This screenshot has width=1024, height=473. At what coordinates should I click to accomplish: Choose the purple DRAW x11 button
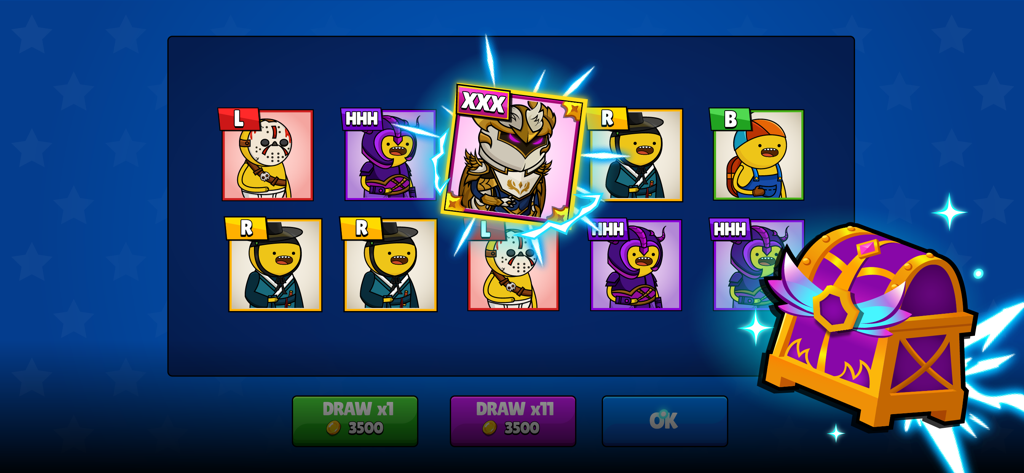coord(512,420)
